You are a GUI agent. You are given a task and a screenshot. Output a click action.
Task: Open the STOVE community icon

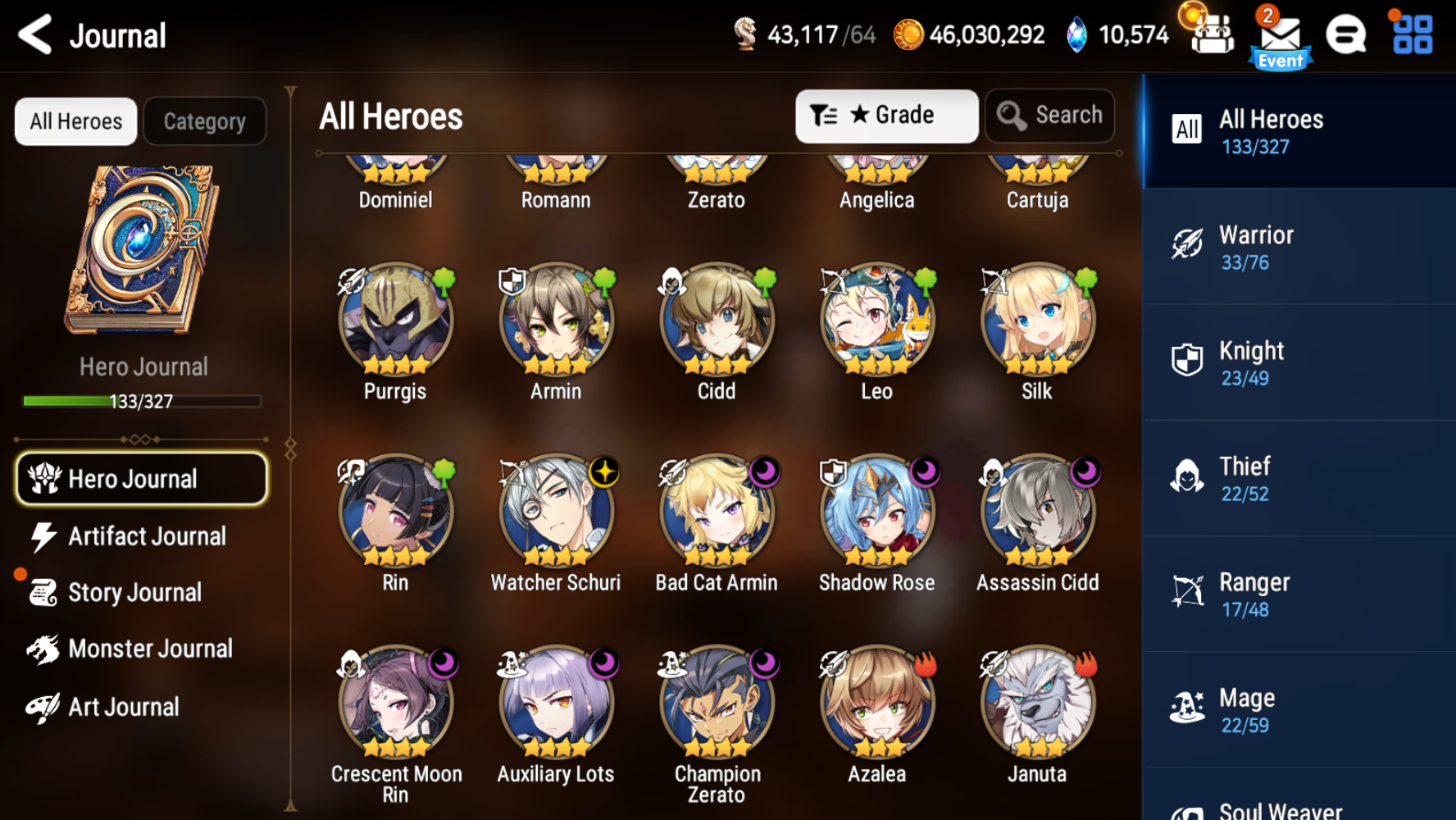click(x=1347, y=34)
